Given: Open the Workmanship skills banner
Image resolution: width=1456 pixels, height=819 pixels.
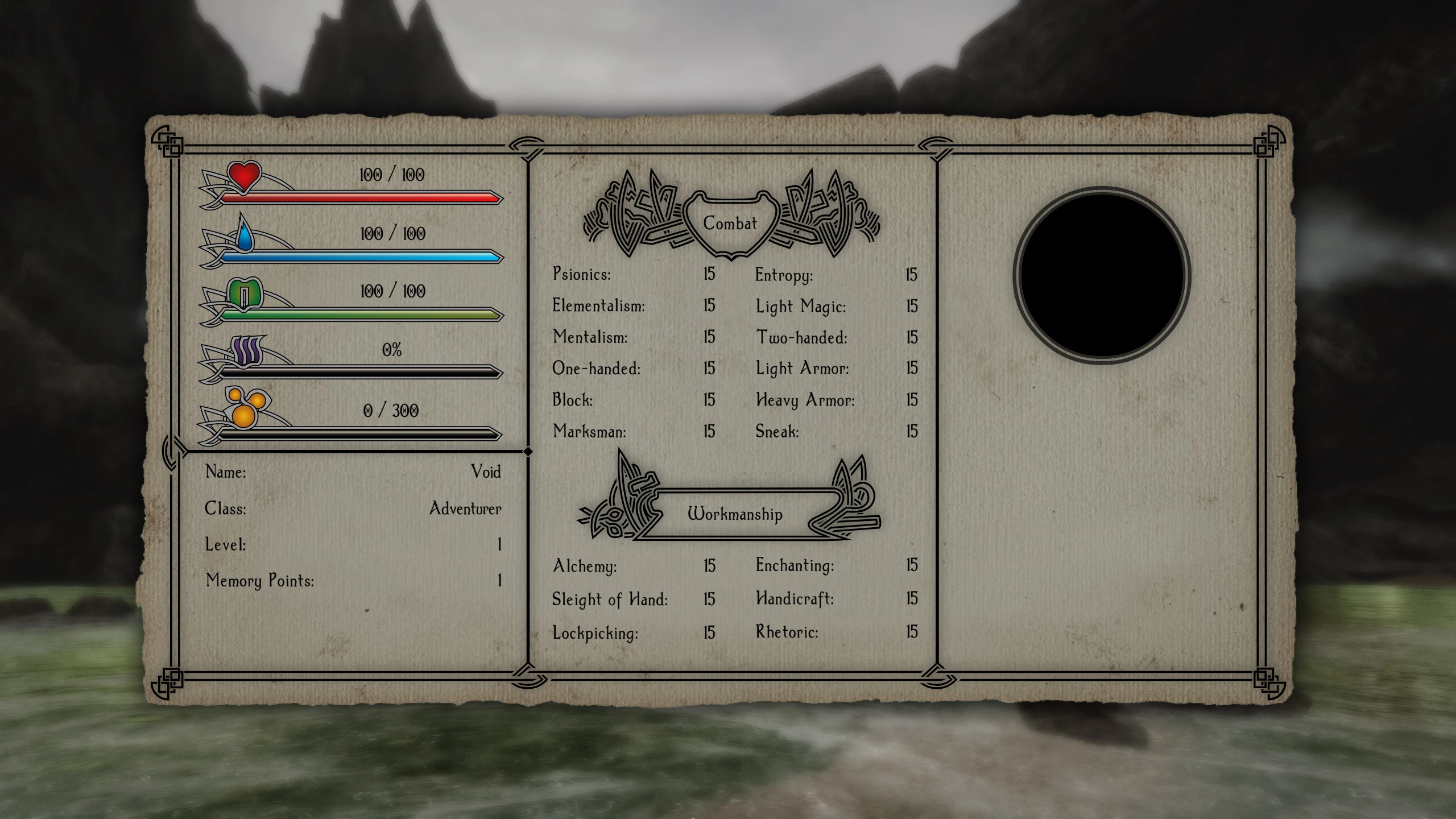Looking at the screenshot, I should coord(735,514).
